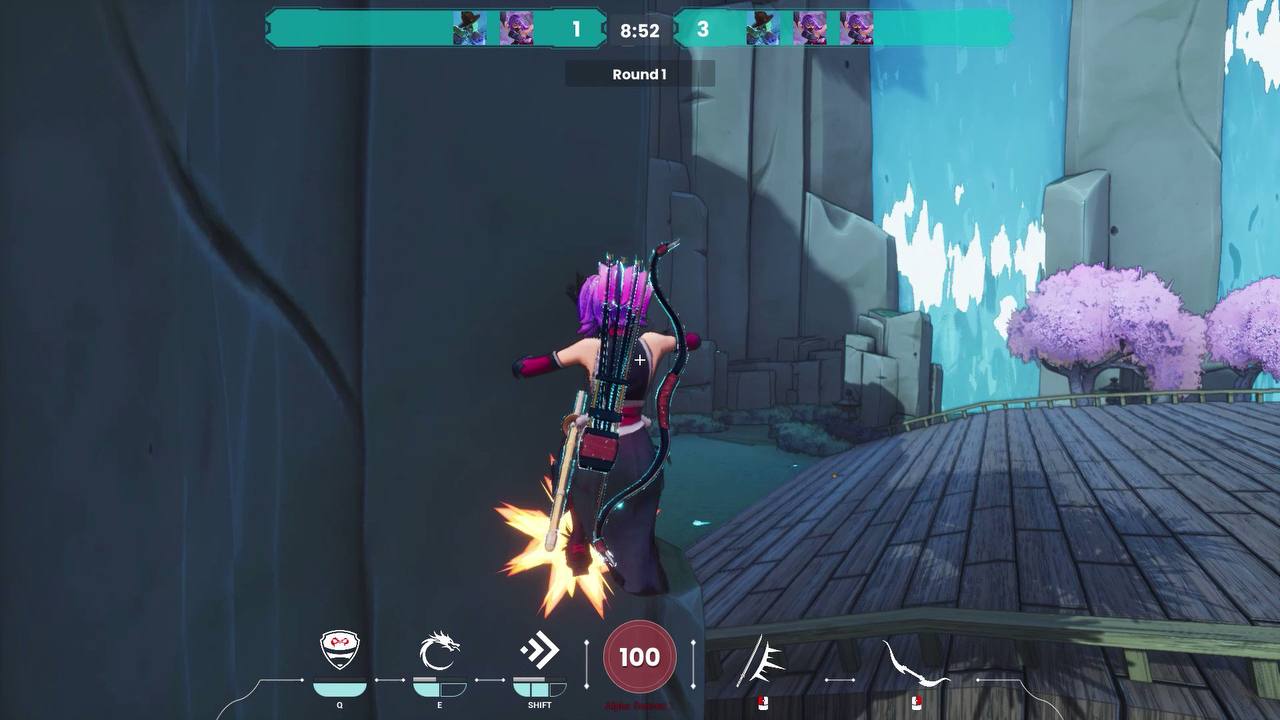Screen dimensions: 1280x720
Task: Click the crosshair at screen center
Action: coord(639,359)
